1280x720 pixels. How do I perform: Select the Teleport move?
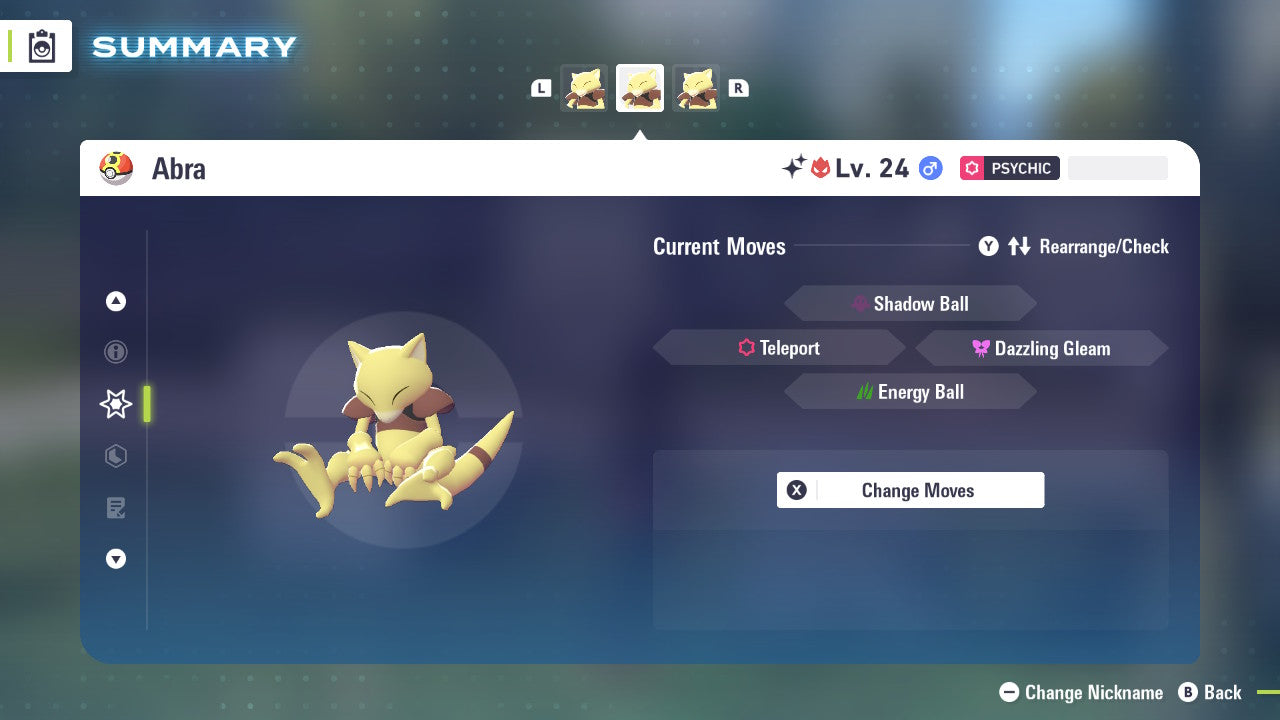coord(779,348)
